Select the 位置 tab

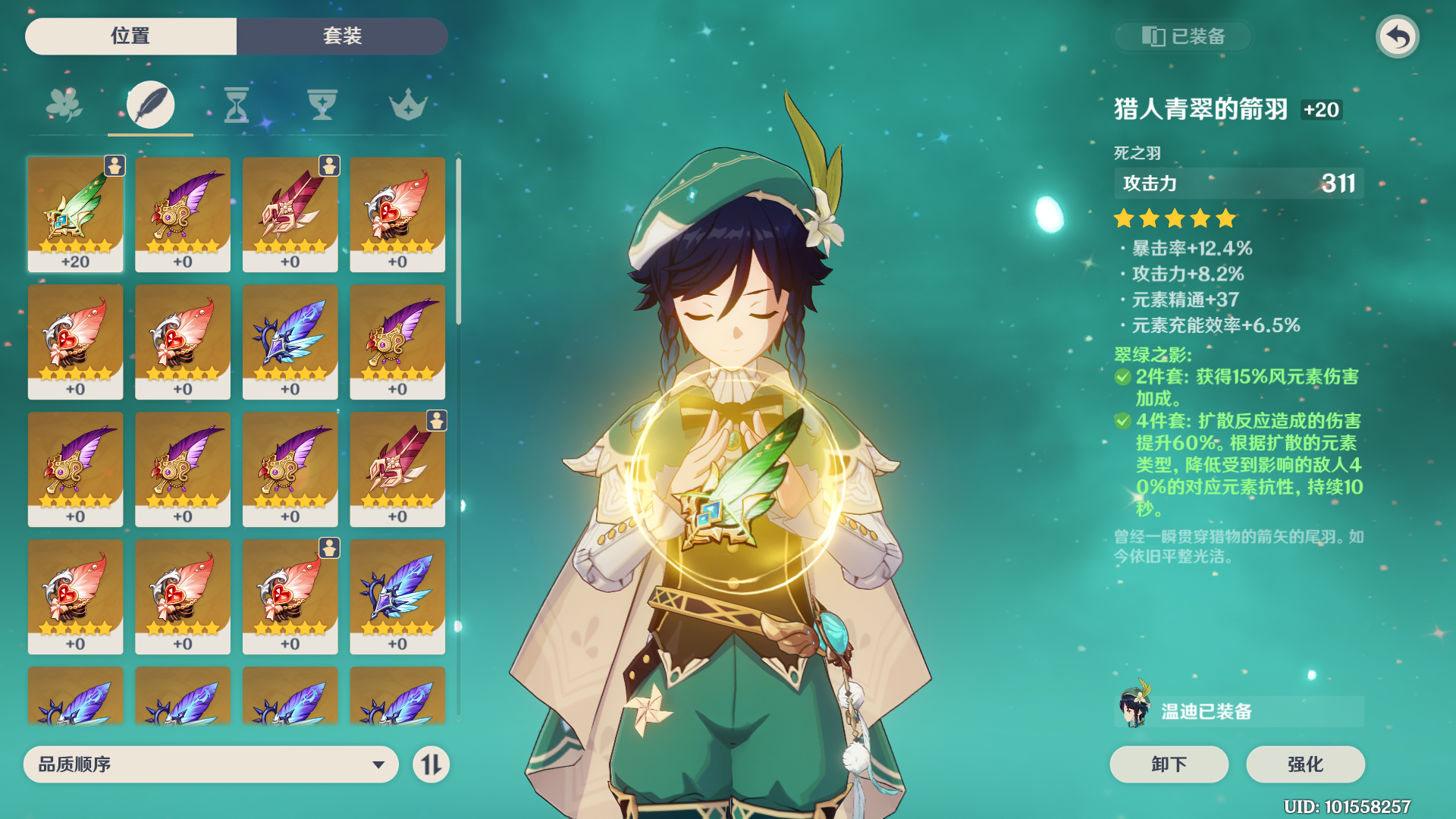coord(130,36)
